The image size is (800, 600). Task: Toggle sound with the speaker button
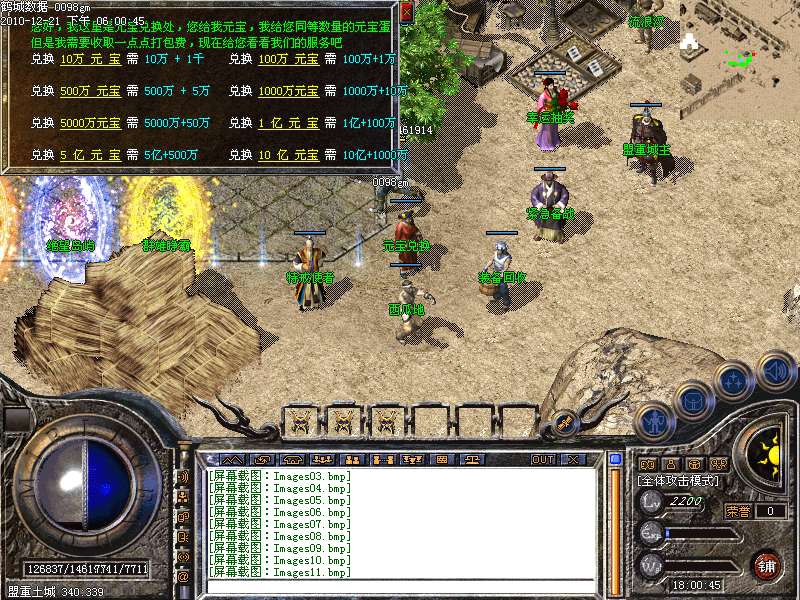(x=775, y=371)
